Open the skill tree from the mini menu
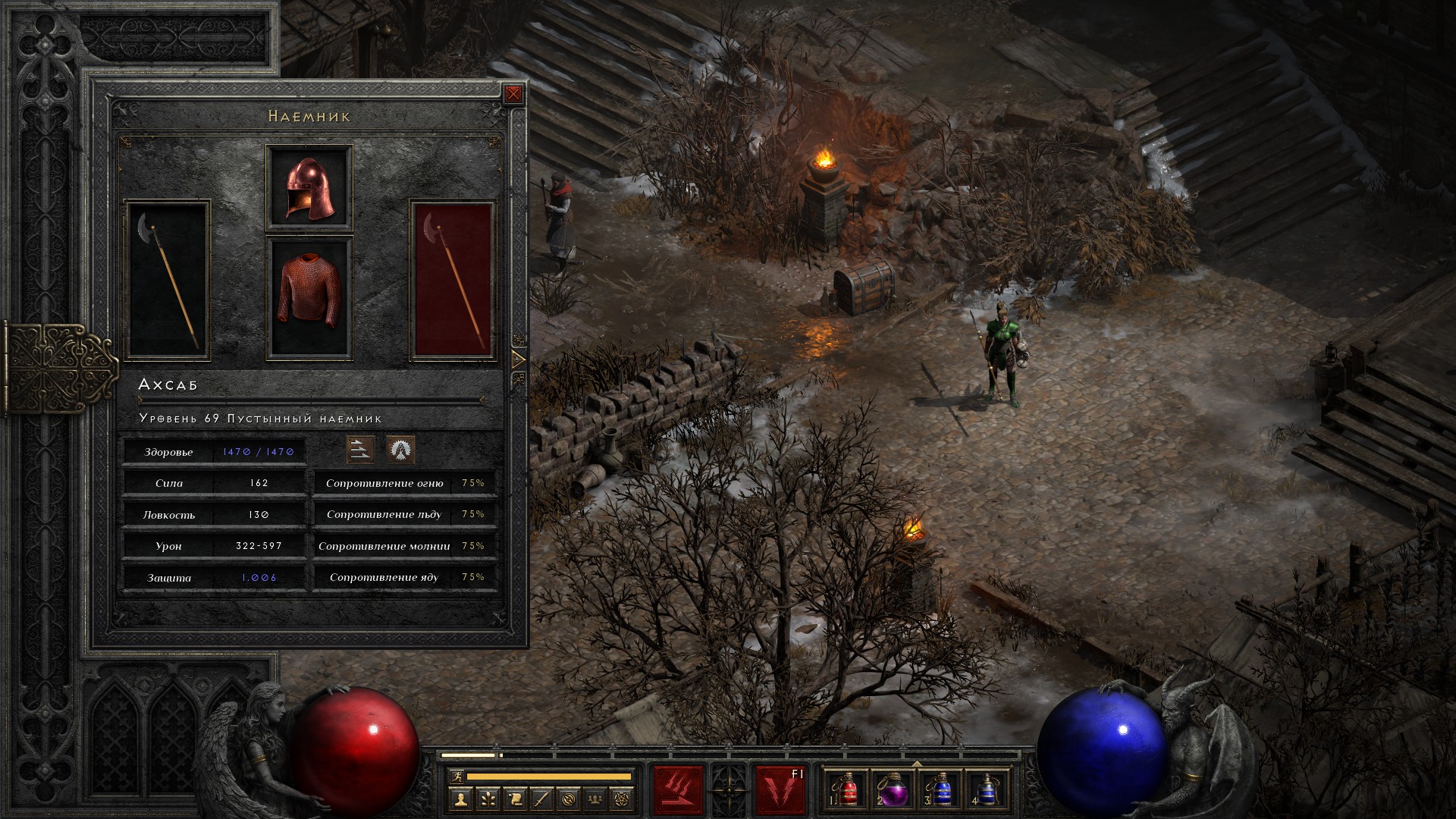Image resolution: width=1456 pixels, height=819 pixels. tap(487, 799)
